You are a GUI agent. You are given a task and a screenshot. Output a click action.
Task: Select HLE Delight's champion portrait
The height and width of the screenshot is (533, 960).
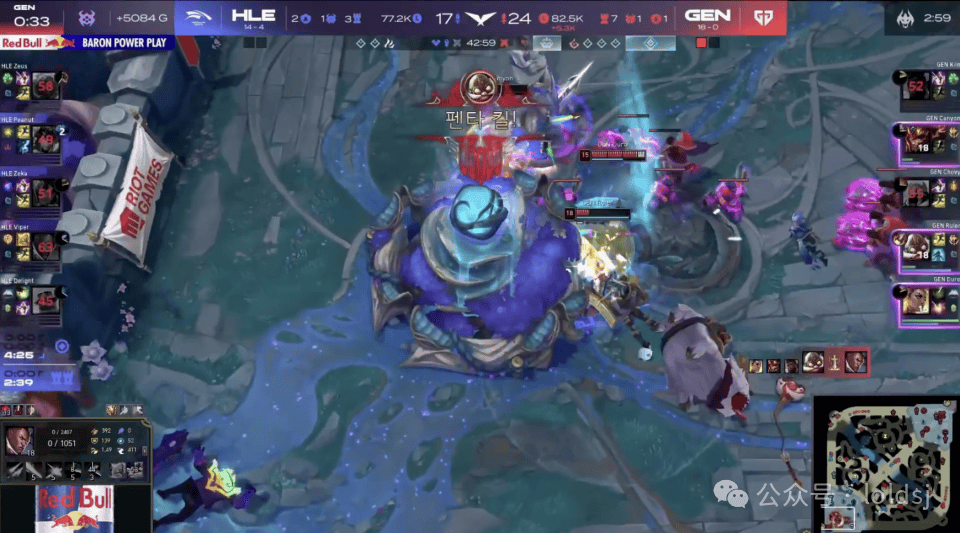[44, 297]
